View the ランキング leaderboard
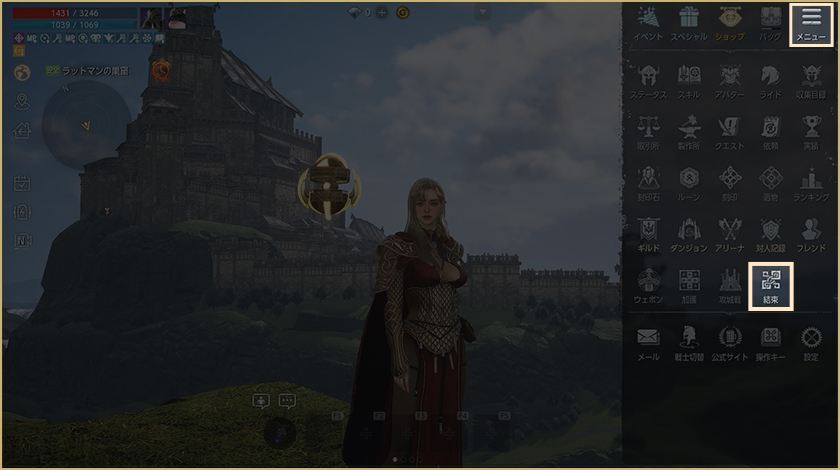Viewport: 840px width, 470px height. click(x=811, y=183)
